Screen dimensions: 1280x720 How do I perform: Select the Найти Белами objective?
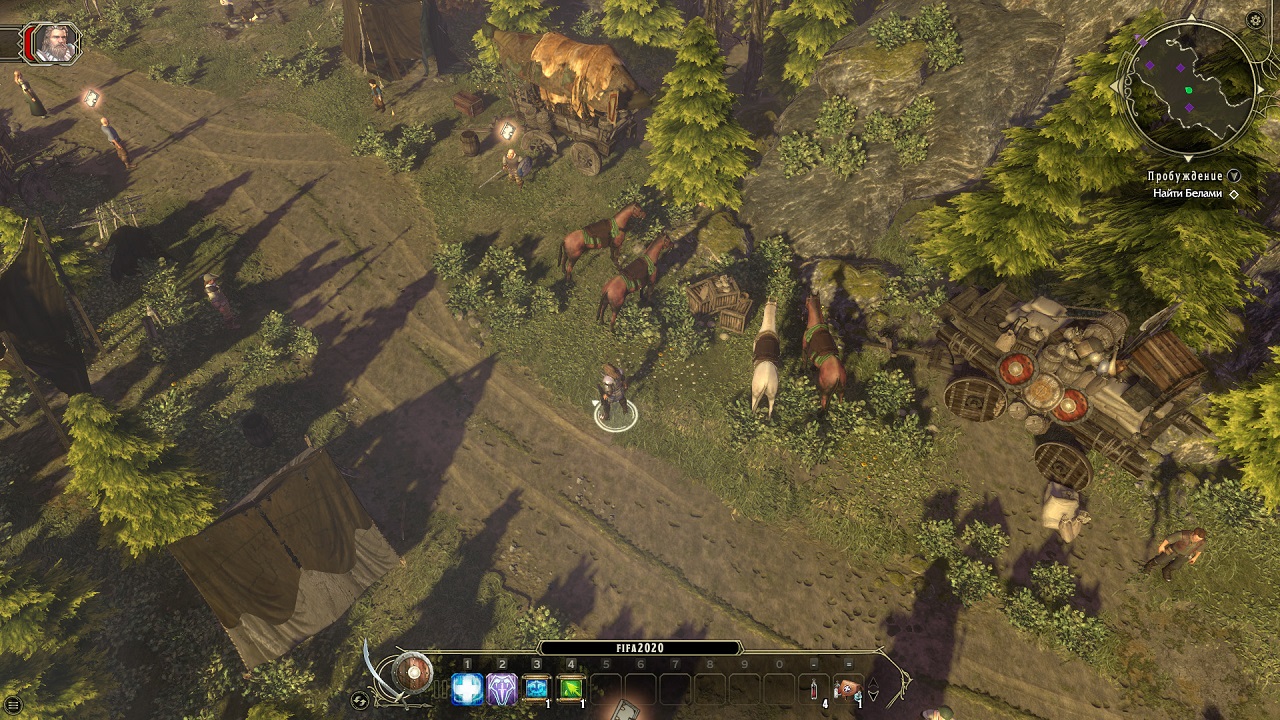(1187, 194)
